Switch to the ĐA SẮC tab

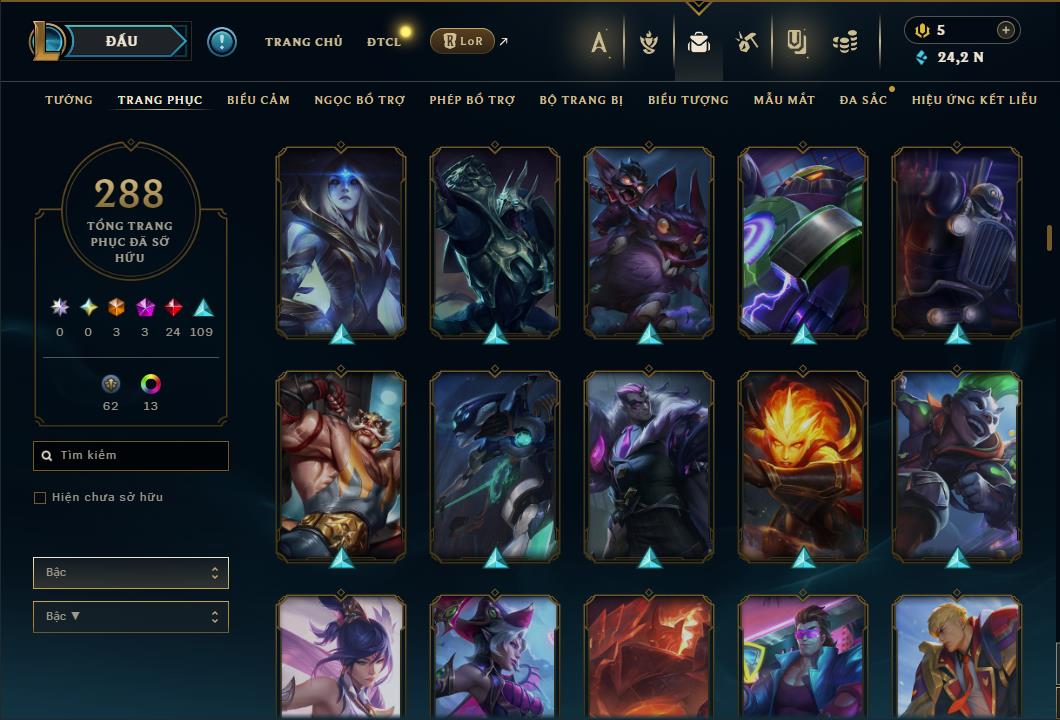[863, 100]
